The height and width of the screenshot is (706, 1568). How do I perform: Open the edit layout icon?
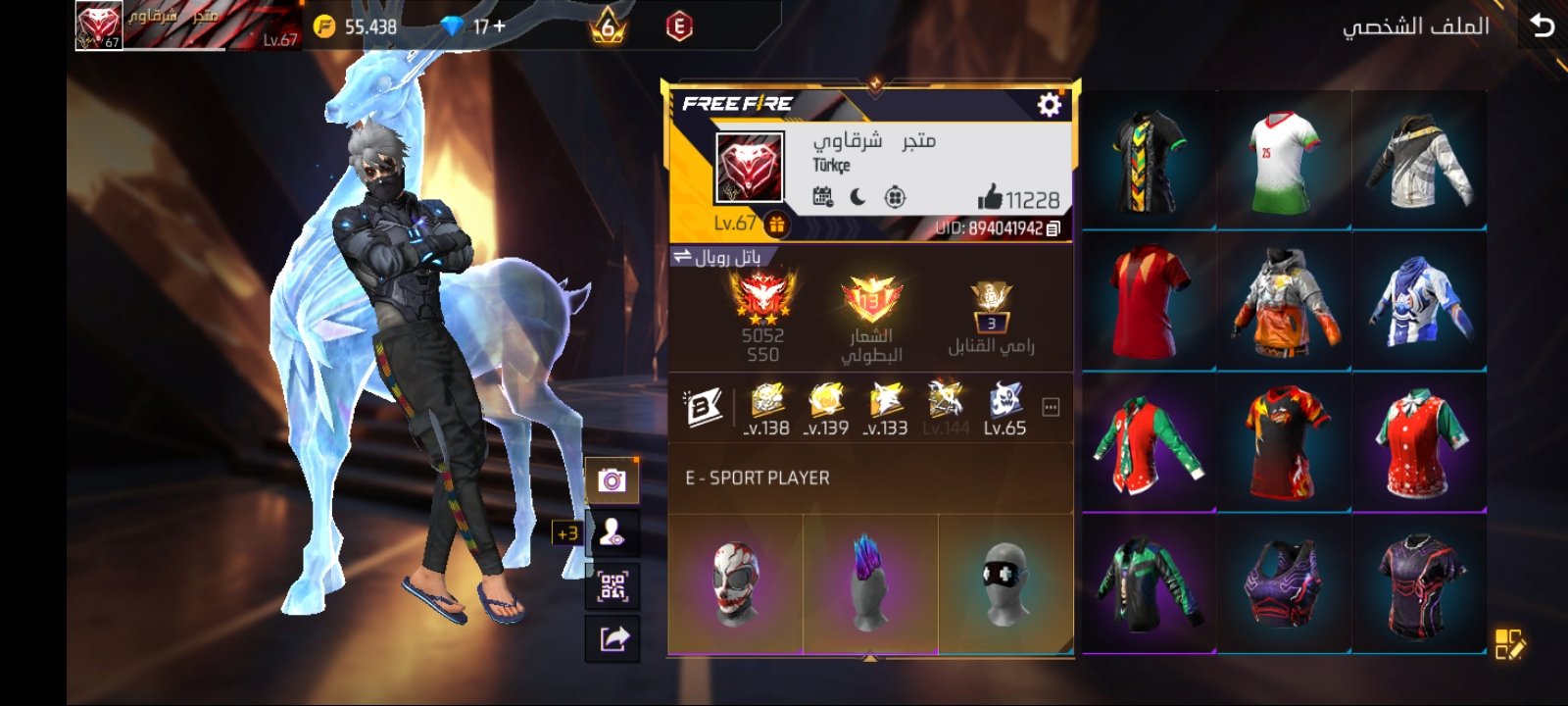(x=1509, y=644)
